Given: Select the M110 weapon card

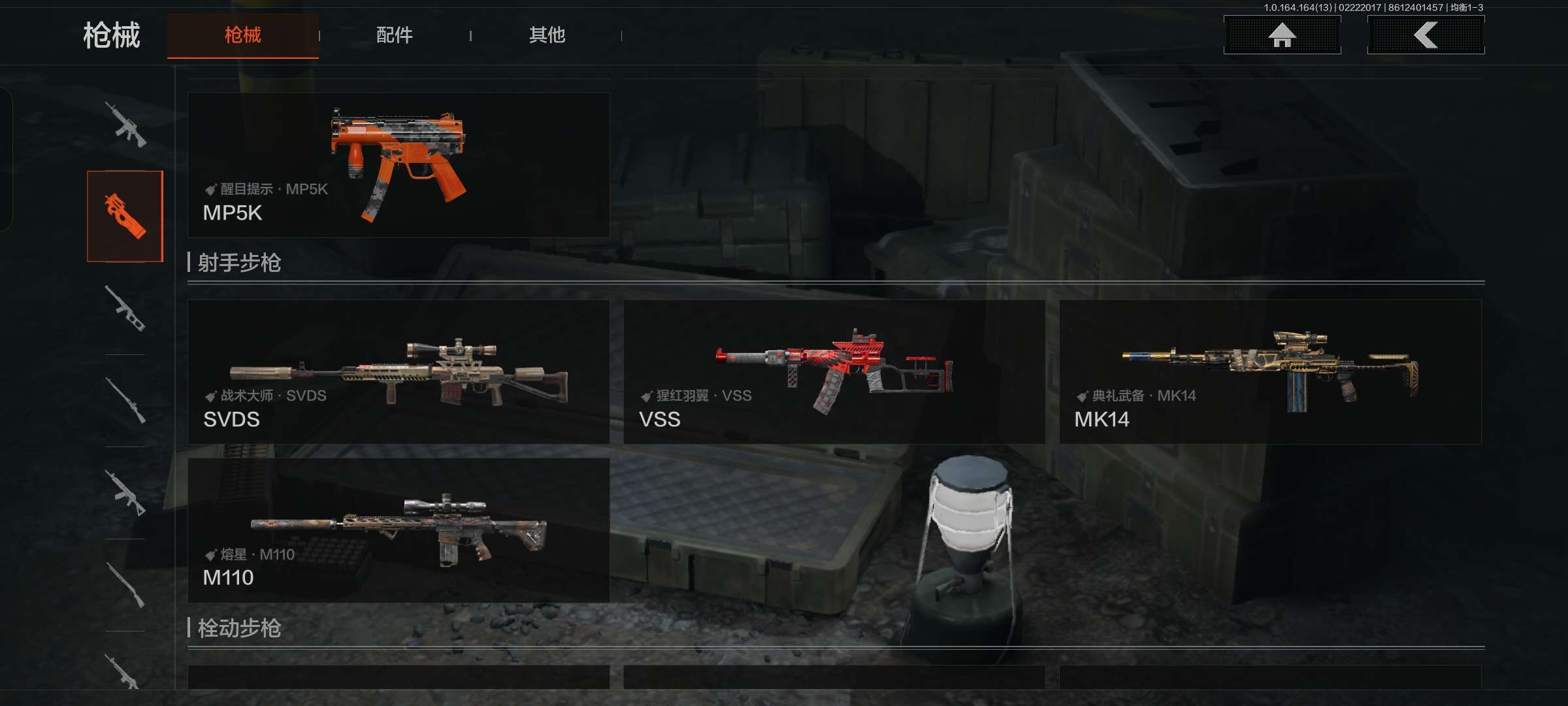Looking at the screenshot, I should [x=398, y=530].
